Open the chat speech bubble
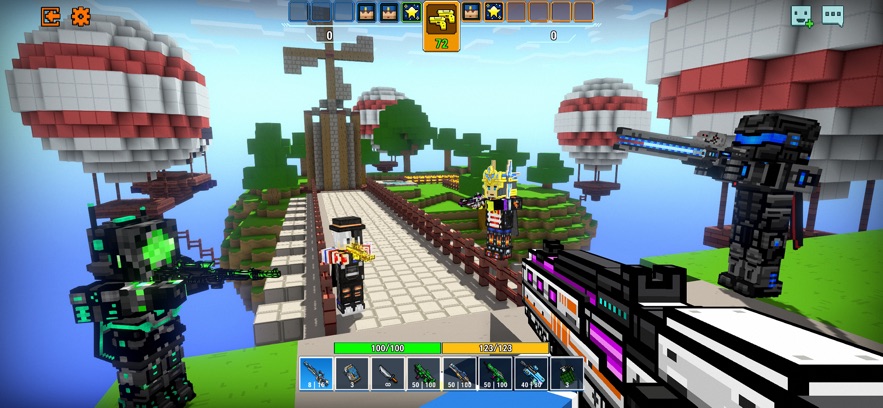The image size is (883, 408). pyautogui.click(x=832, y=16)
